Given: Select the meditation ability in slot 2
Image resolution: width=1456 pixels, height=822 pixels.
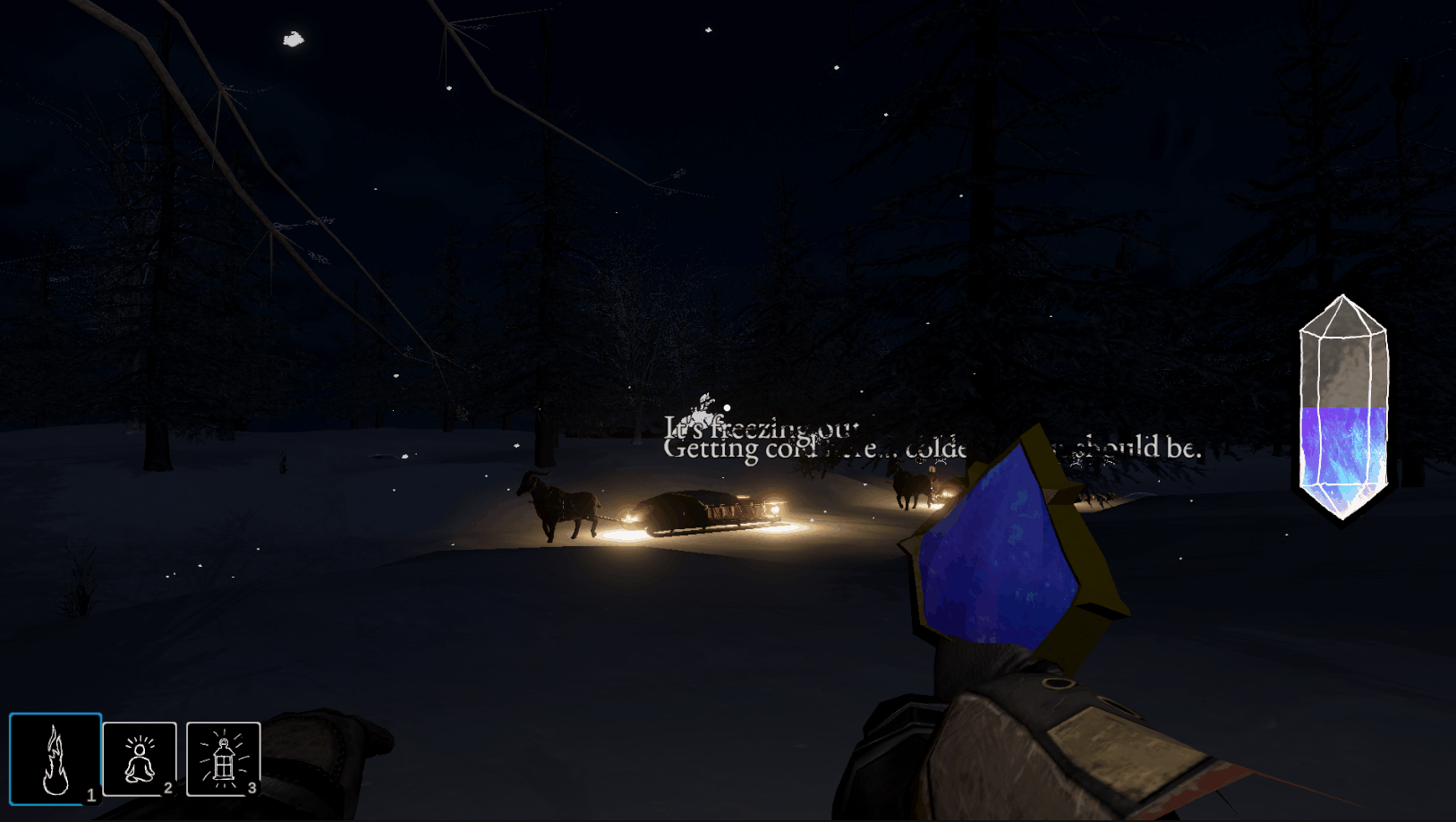Looking at the screenshot, I should pyautogui.click(x=141, y=759).
